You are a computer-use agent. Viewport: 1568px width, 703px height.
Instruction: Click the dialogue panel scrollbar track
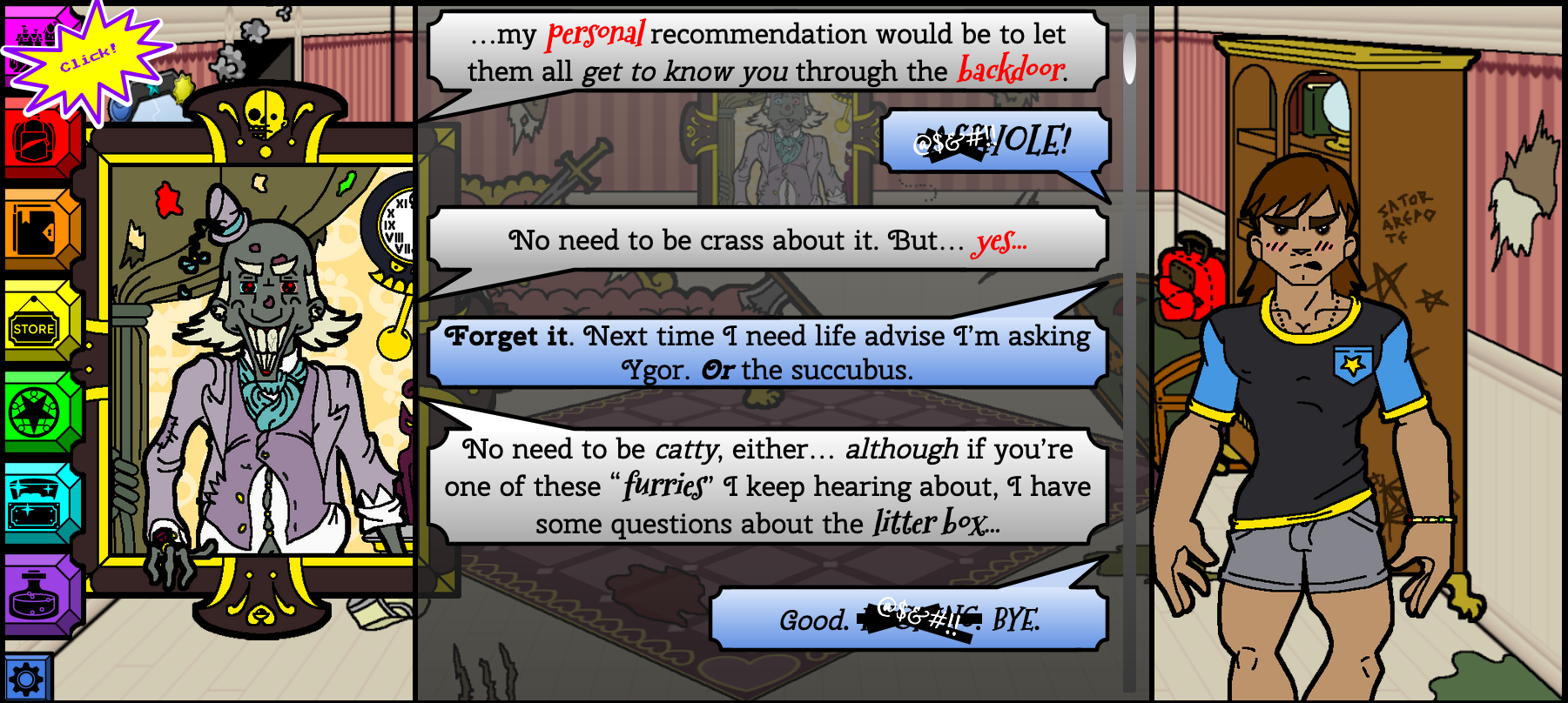[1129, 348]
